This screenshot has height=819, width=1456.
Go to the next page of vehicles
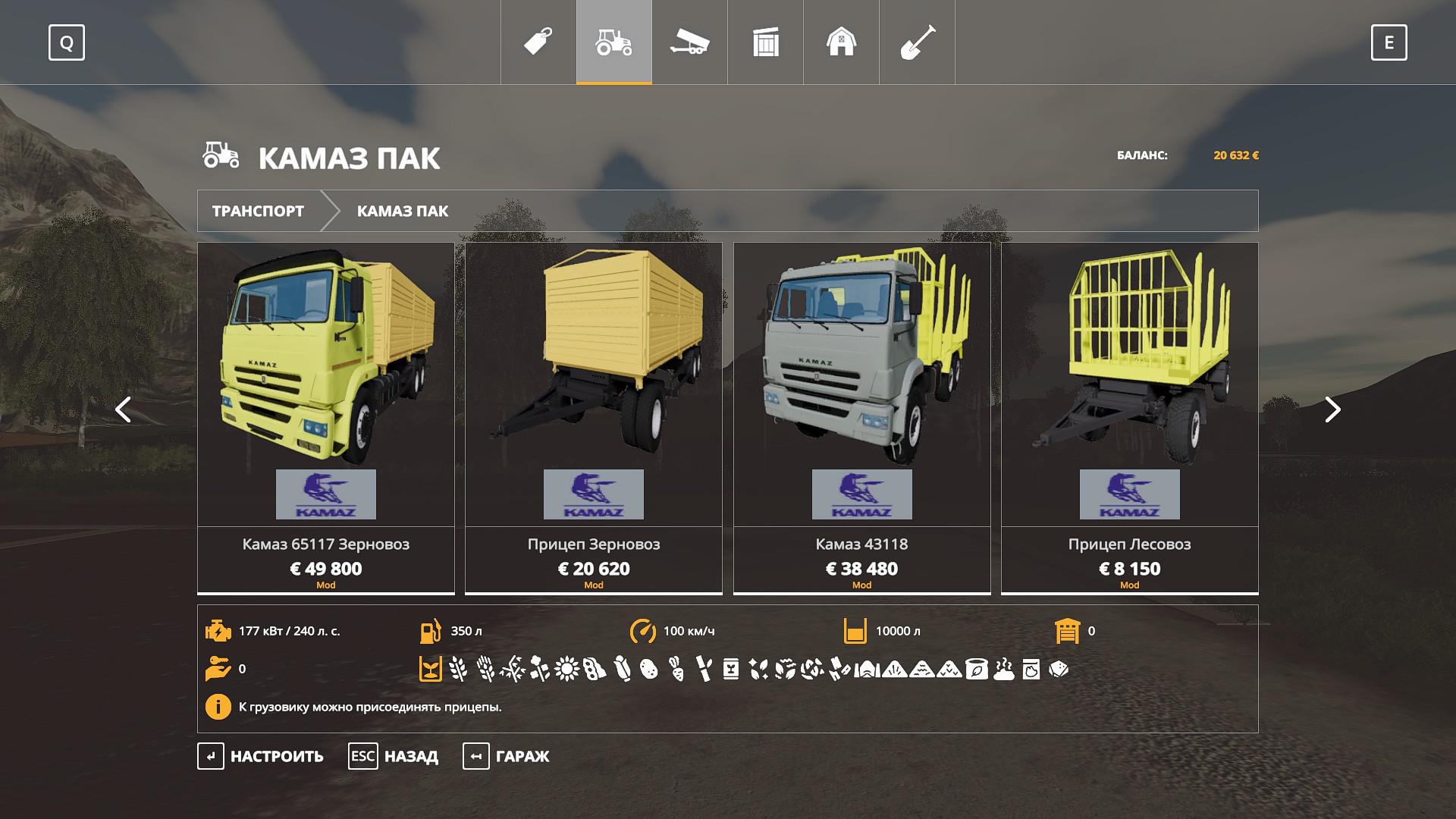[x=1332, y=409]
